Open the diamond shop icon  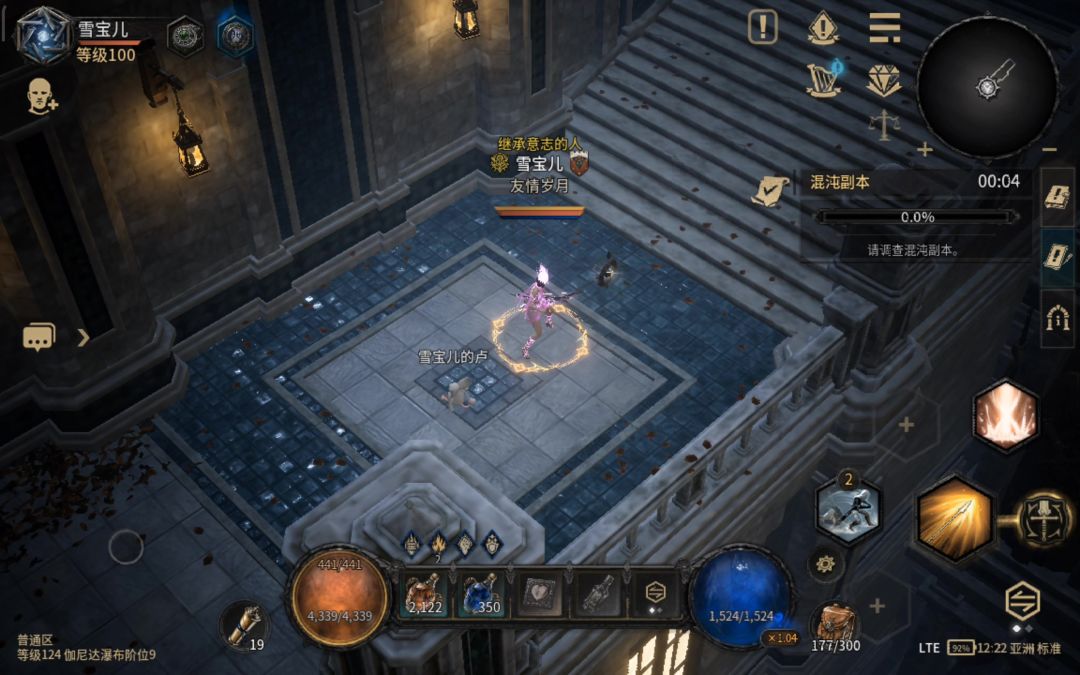click(884, 81)
